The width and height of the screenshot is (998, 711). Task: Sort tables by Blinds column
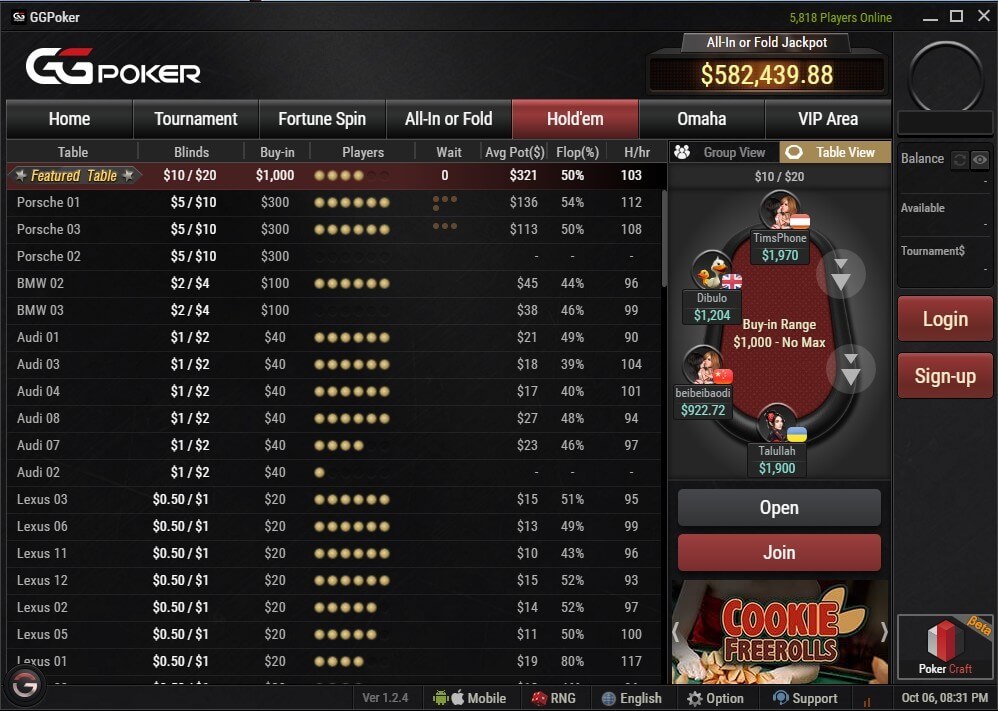coord(191,152)
